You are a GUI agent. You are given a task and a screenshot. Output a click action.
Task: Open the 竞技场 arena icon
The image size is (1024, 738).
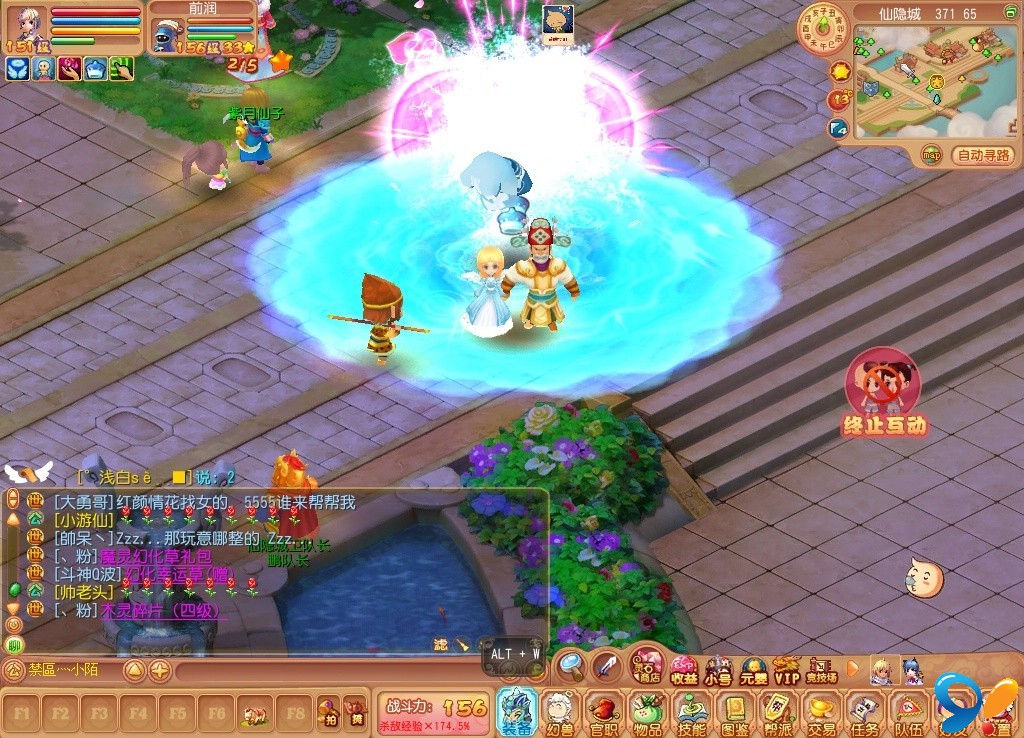pyautogui.click(x=821, y=670)
